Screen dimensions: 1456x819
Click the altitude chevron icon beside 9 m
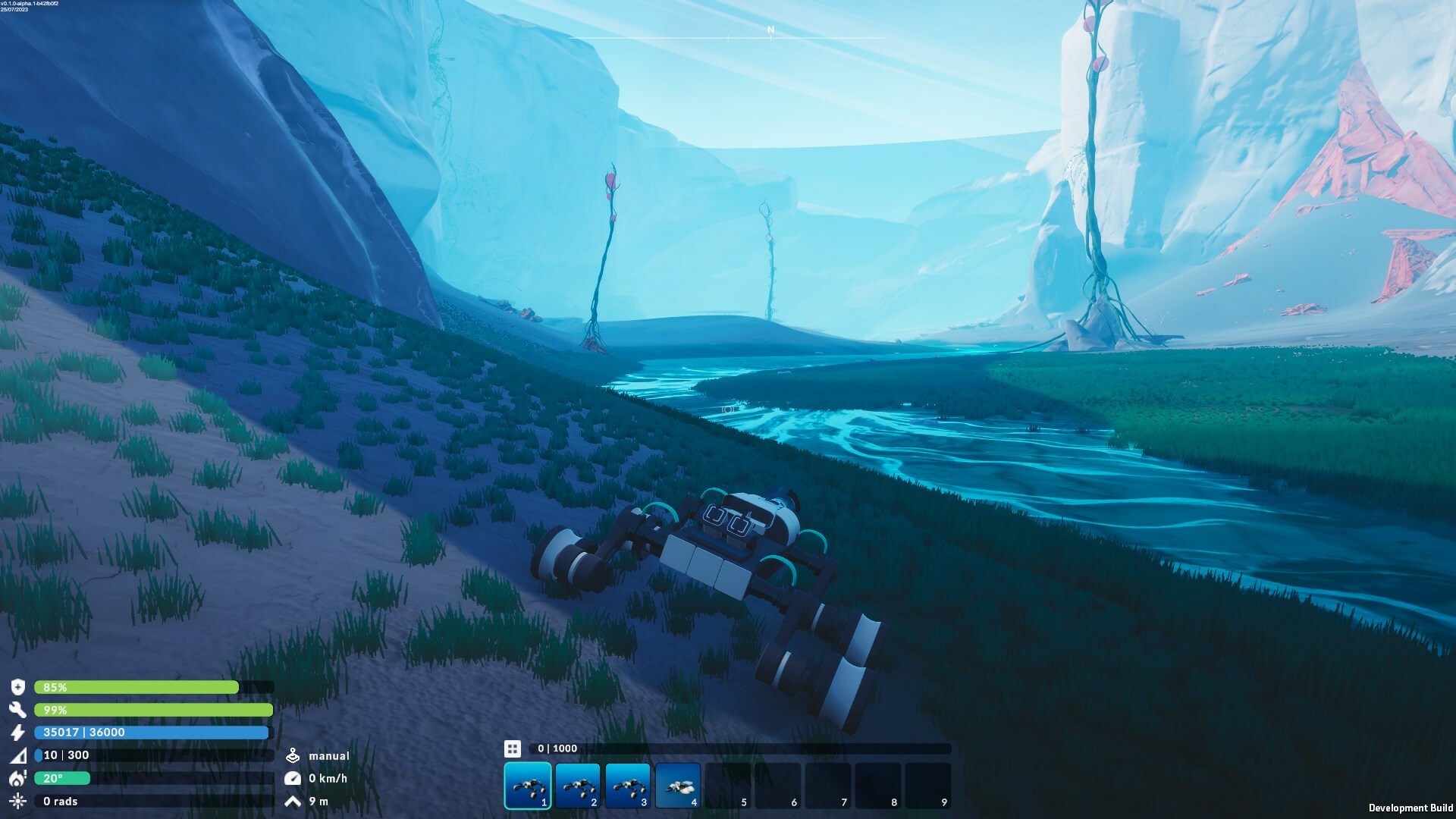coord(294,800)
